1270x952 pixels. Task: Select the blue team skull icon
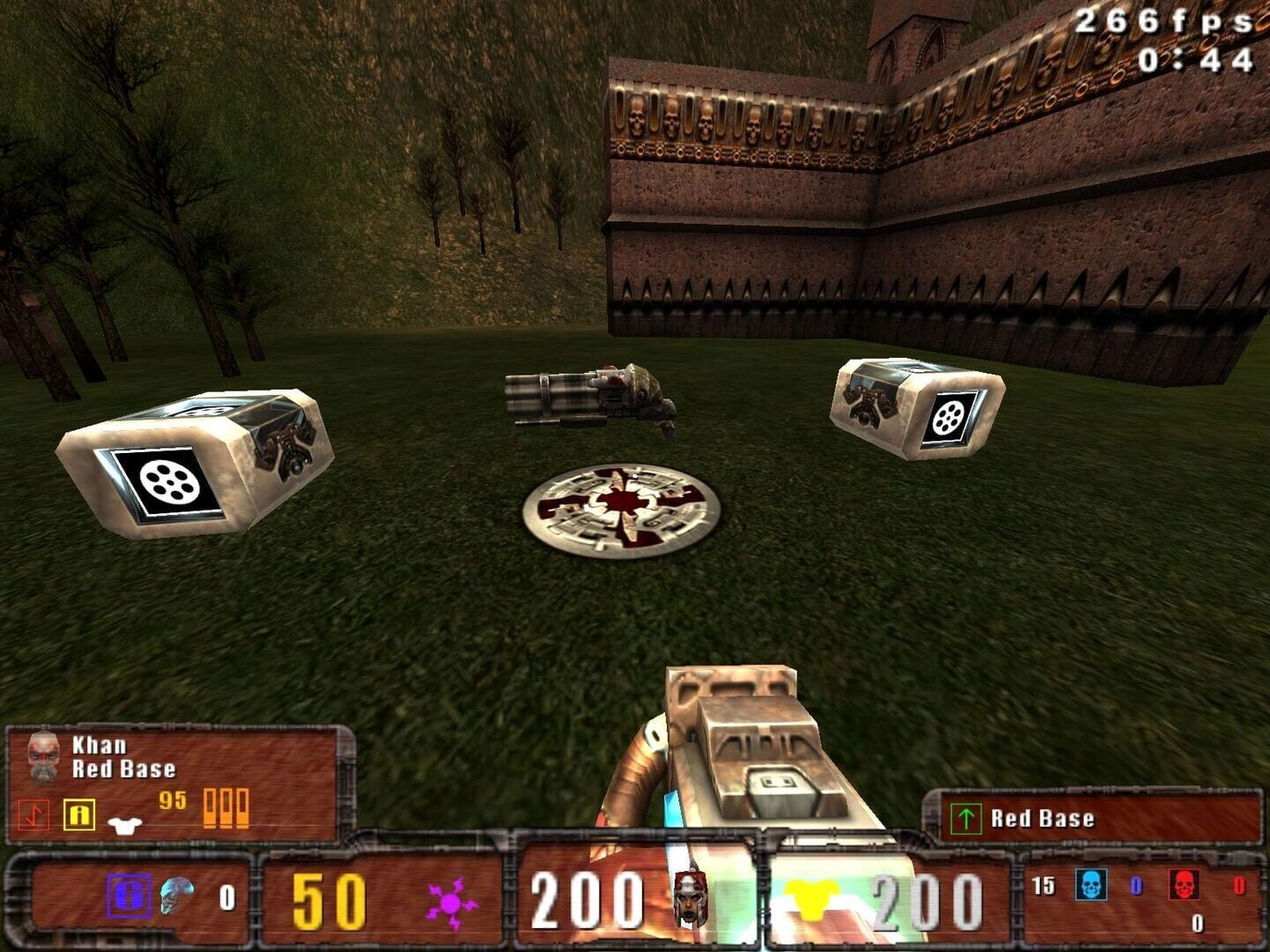(1091, 884)
